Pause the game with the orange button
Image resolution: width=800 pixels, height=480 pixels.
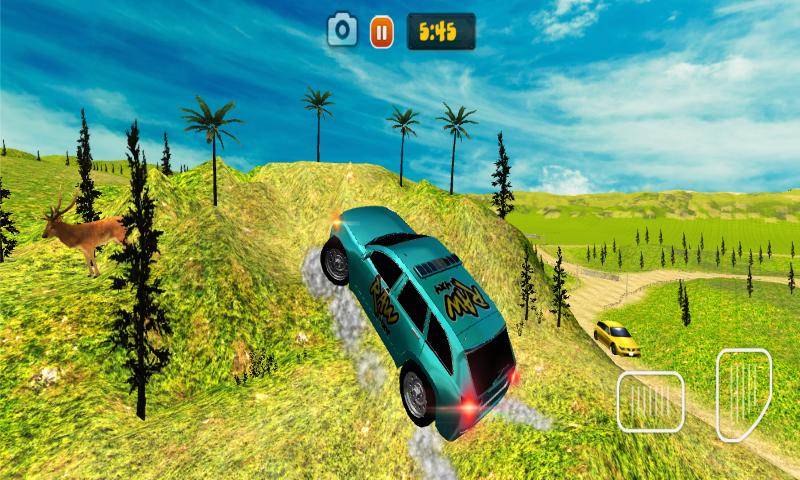click(381, 31)
